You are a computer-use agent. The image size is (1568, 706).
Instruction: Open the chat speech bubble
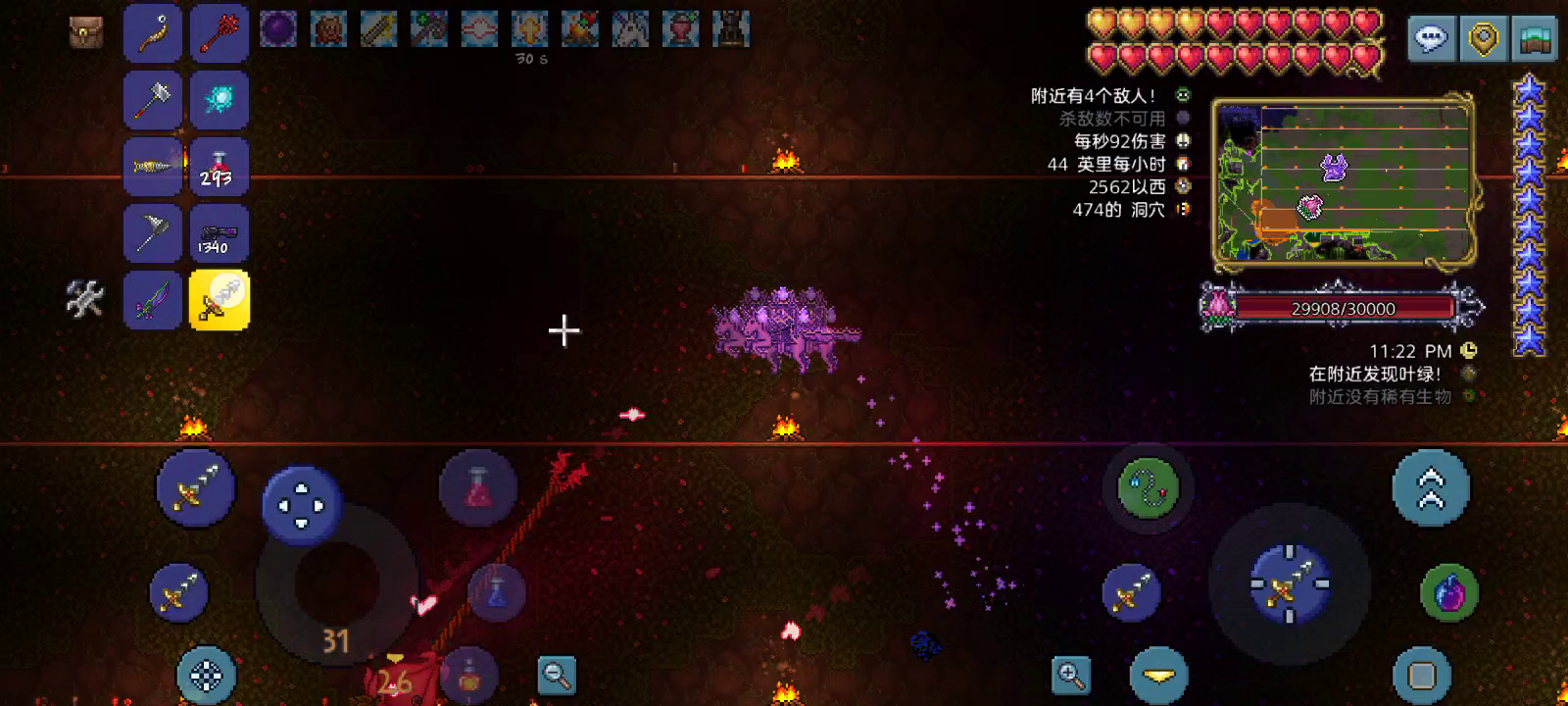click(1431, 39)
